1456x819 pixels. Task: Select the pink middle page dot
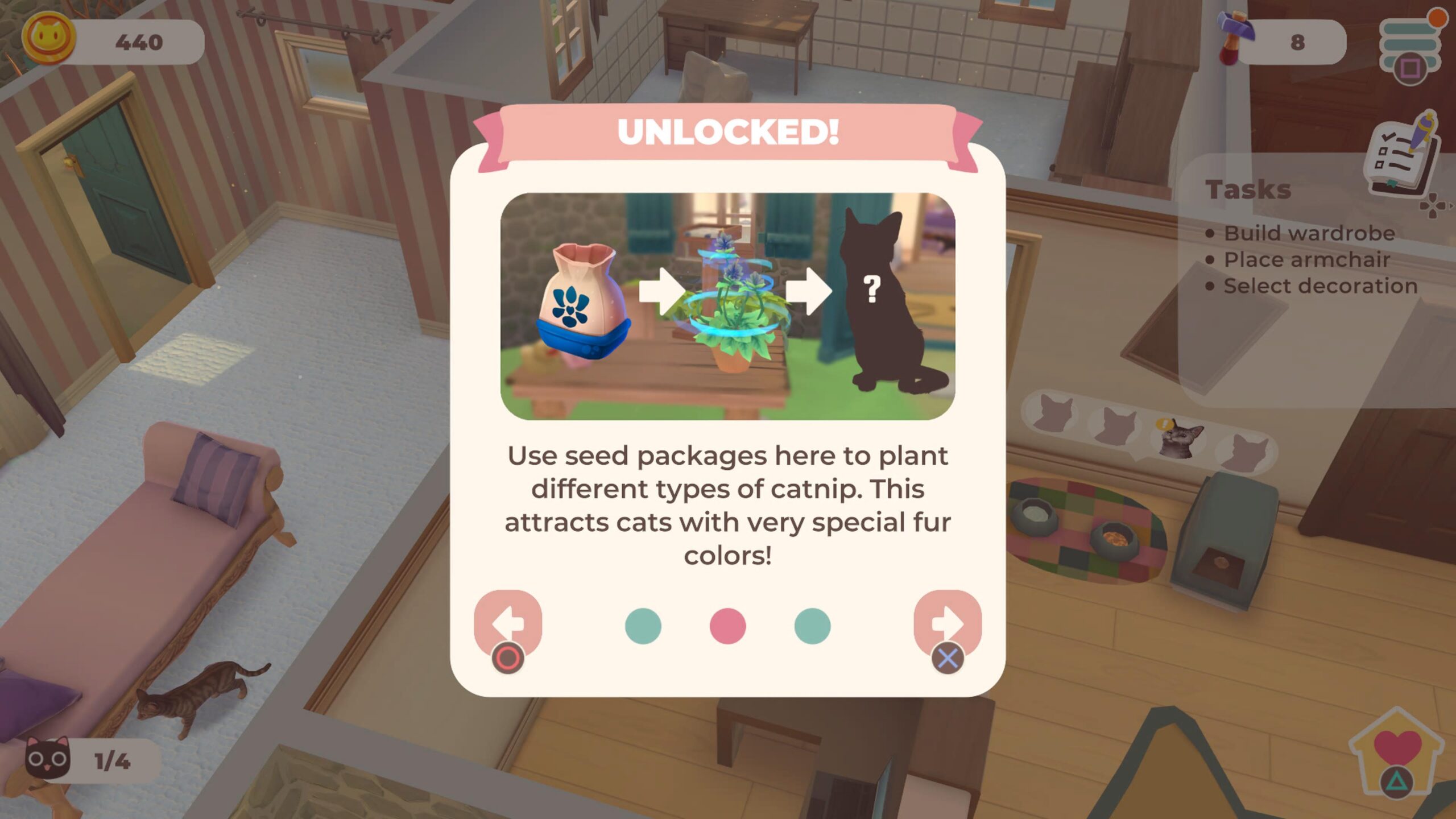[727, 626]
